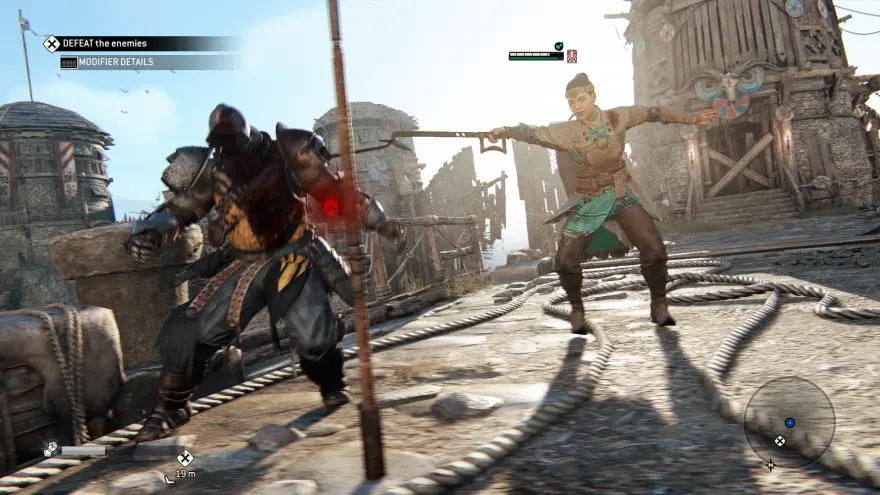Select the 19 m objective marker
Viewport: 880px width, 495px height.
pos(185,458)
